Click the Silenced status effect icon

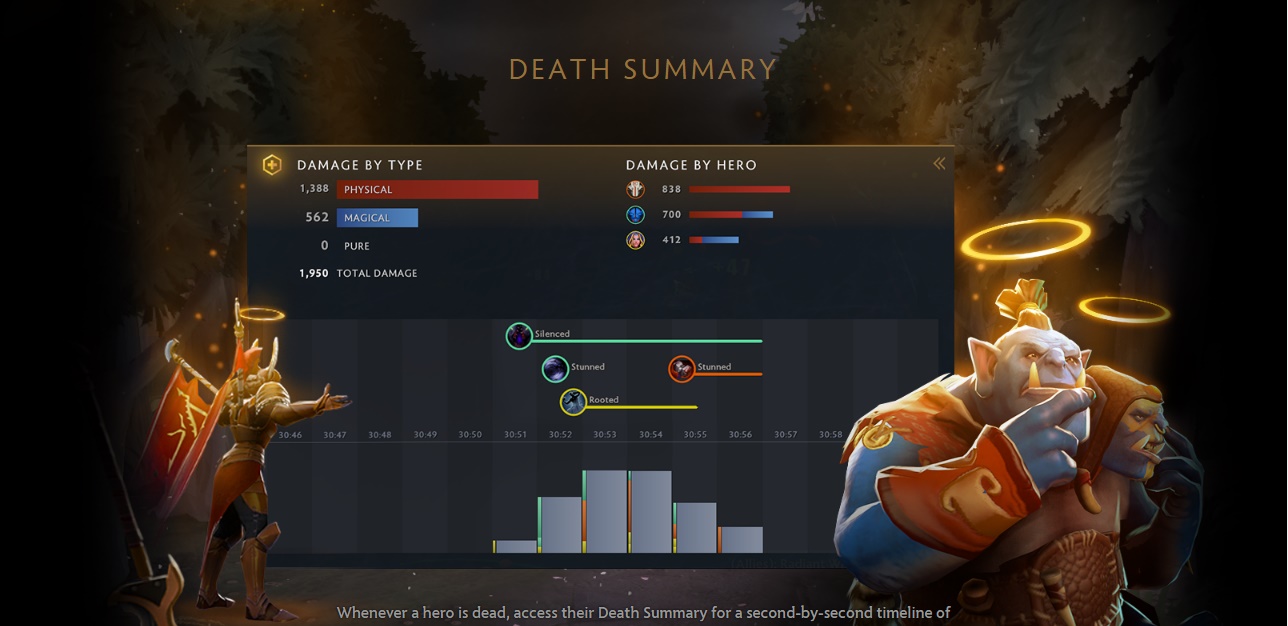pyautogui.click(x=518, y=336)
